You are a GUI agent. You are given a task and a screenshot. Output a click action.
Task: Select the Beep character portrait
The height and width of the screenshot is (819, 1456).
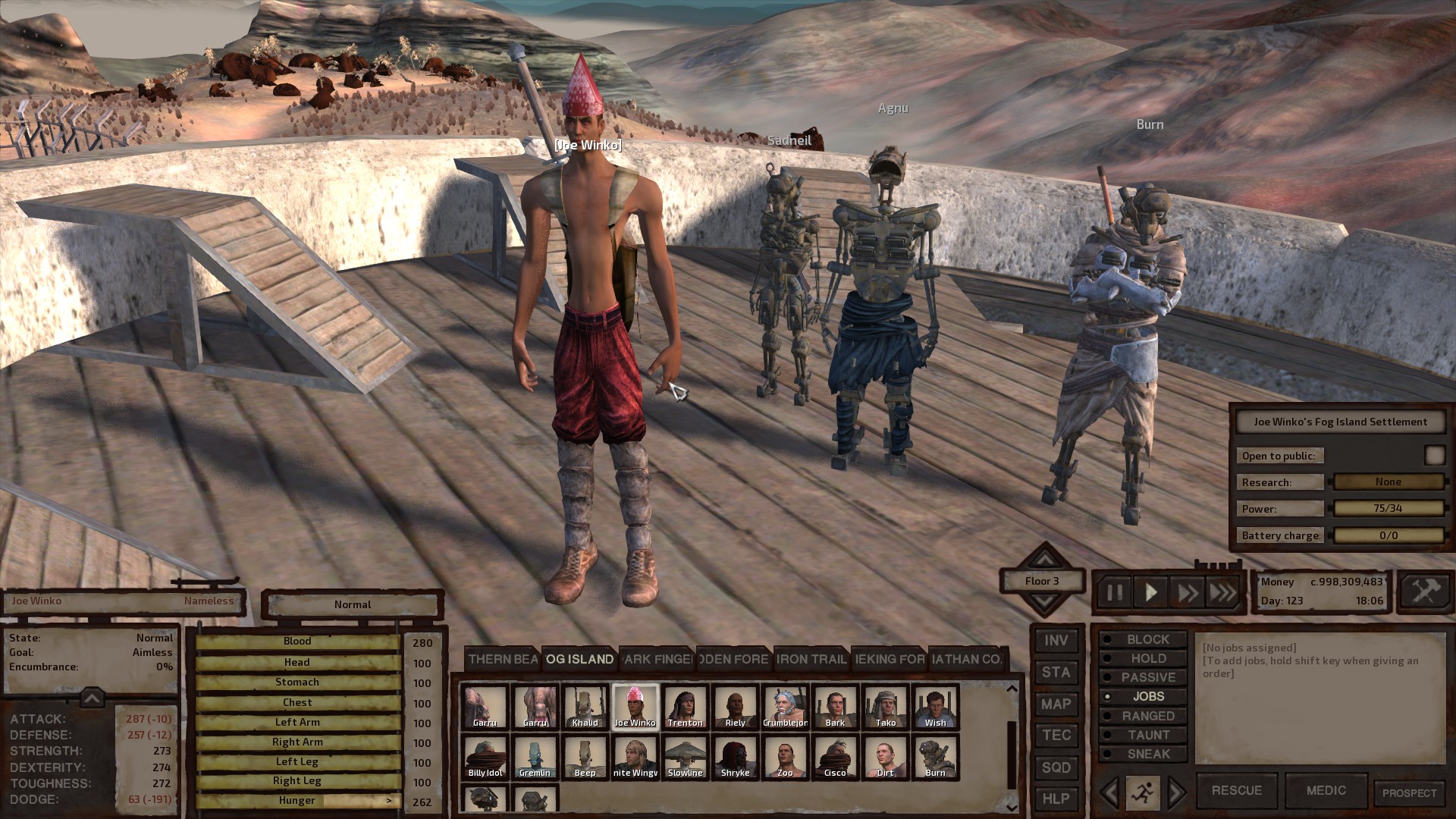pos(585,757)
